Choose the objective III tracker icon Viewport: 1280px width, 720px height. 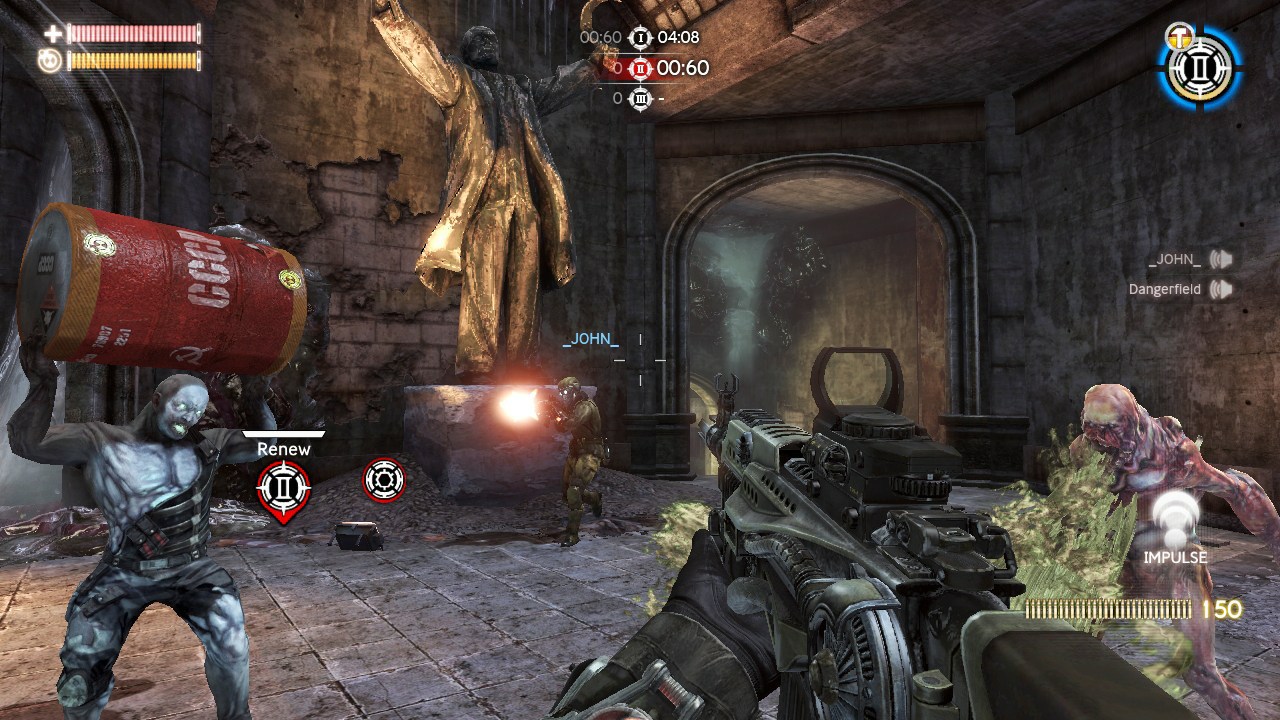(x=640, y=98)
